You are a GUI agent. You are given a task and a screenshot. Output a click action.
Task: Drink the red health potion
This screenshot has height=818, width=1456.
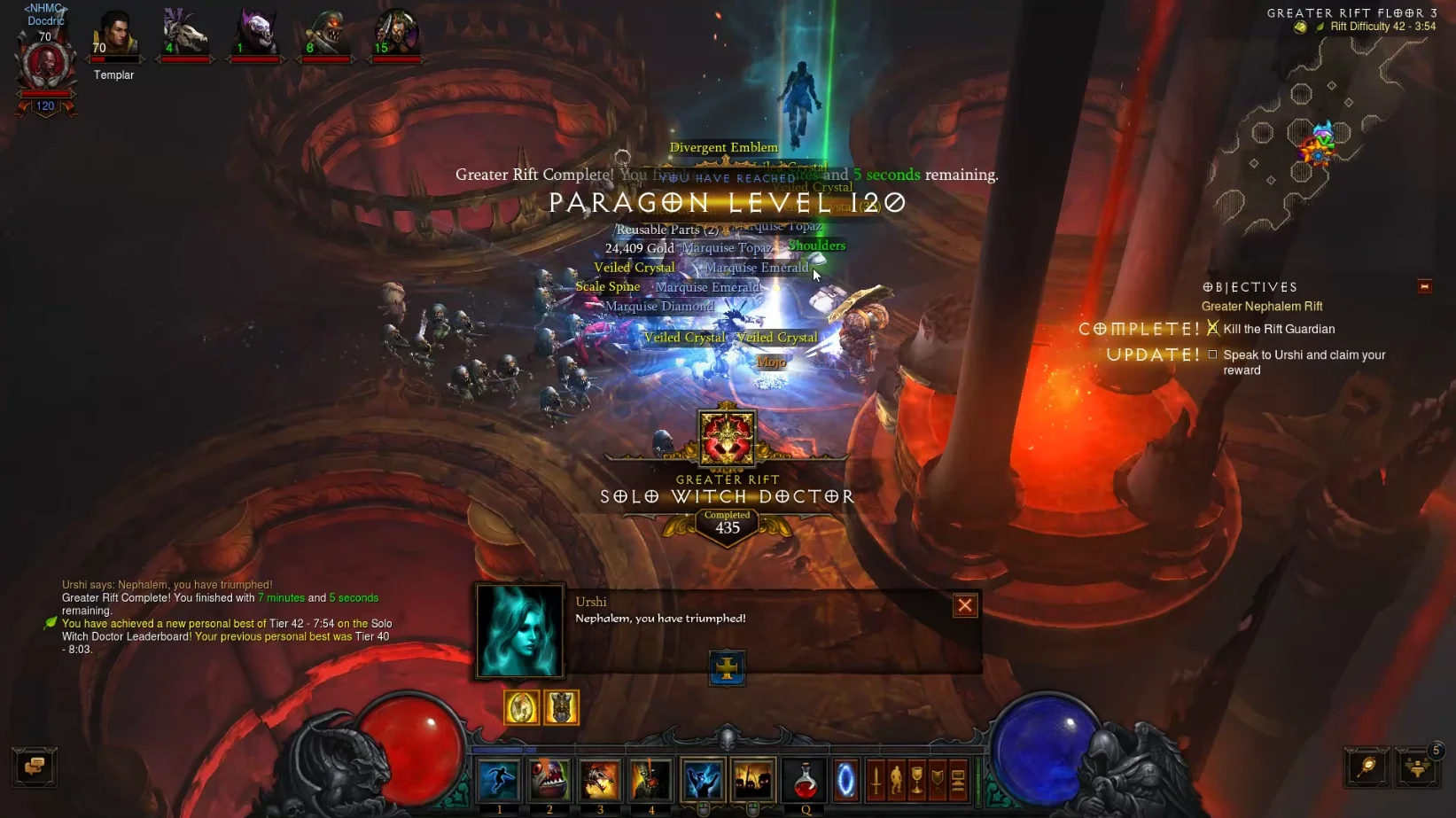[x=805, y=780]
